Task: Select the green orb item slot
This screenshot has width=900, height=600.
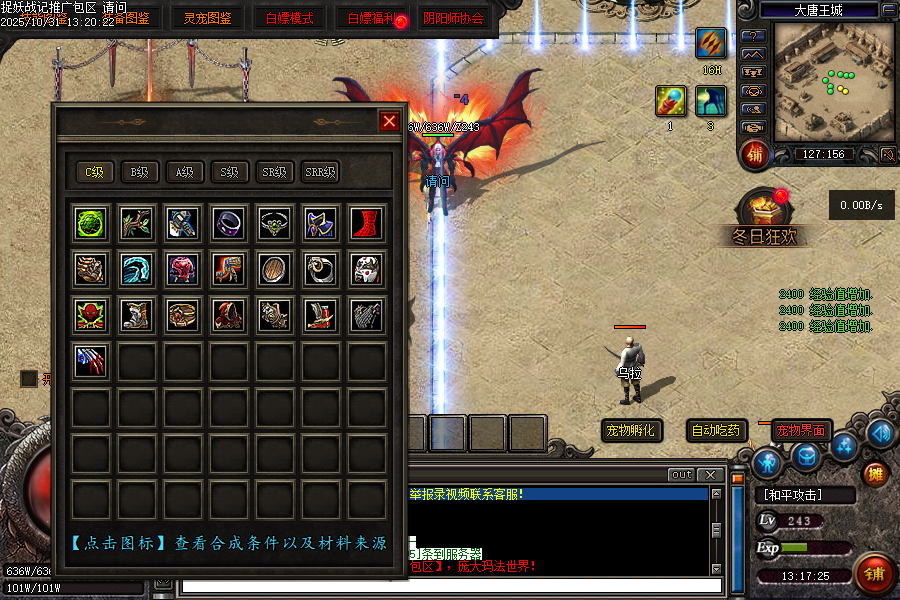Action: (x=91, y=223)
